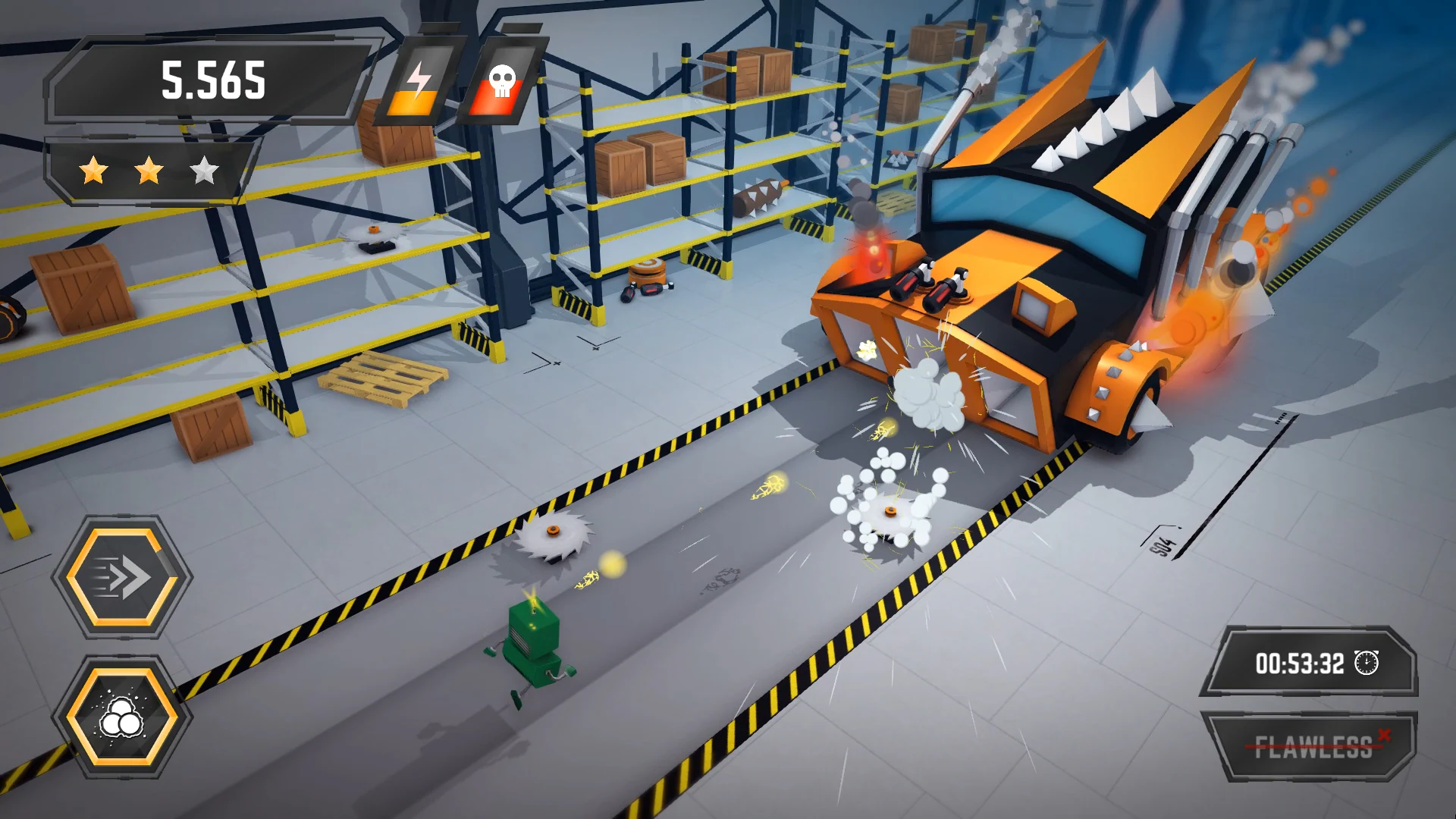The width and height of the screenshot is (1456, 819).
Task: Toggle the energy battery indicator
Action: coord(421,83)
